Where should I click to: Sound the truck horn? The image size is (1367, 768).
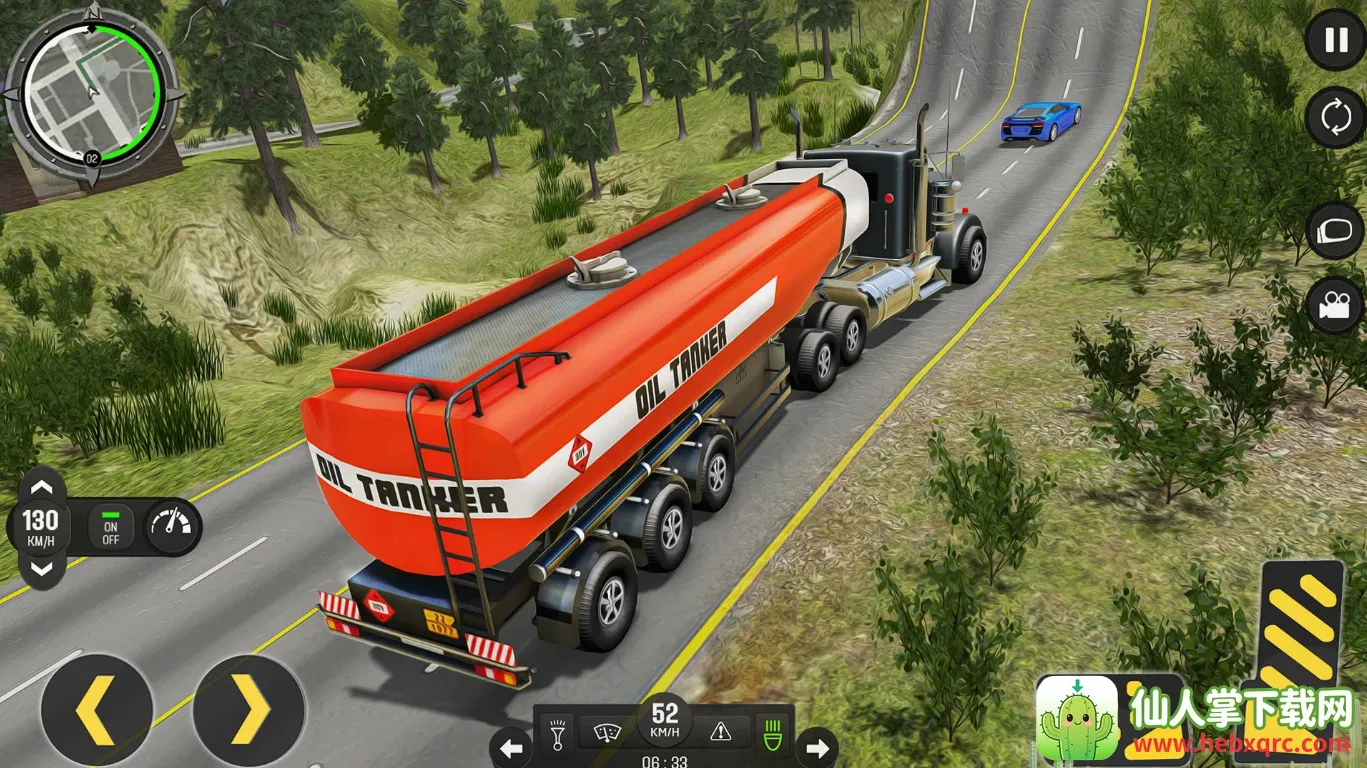(553, 735)
